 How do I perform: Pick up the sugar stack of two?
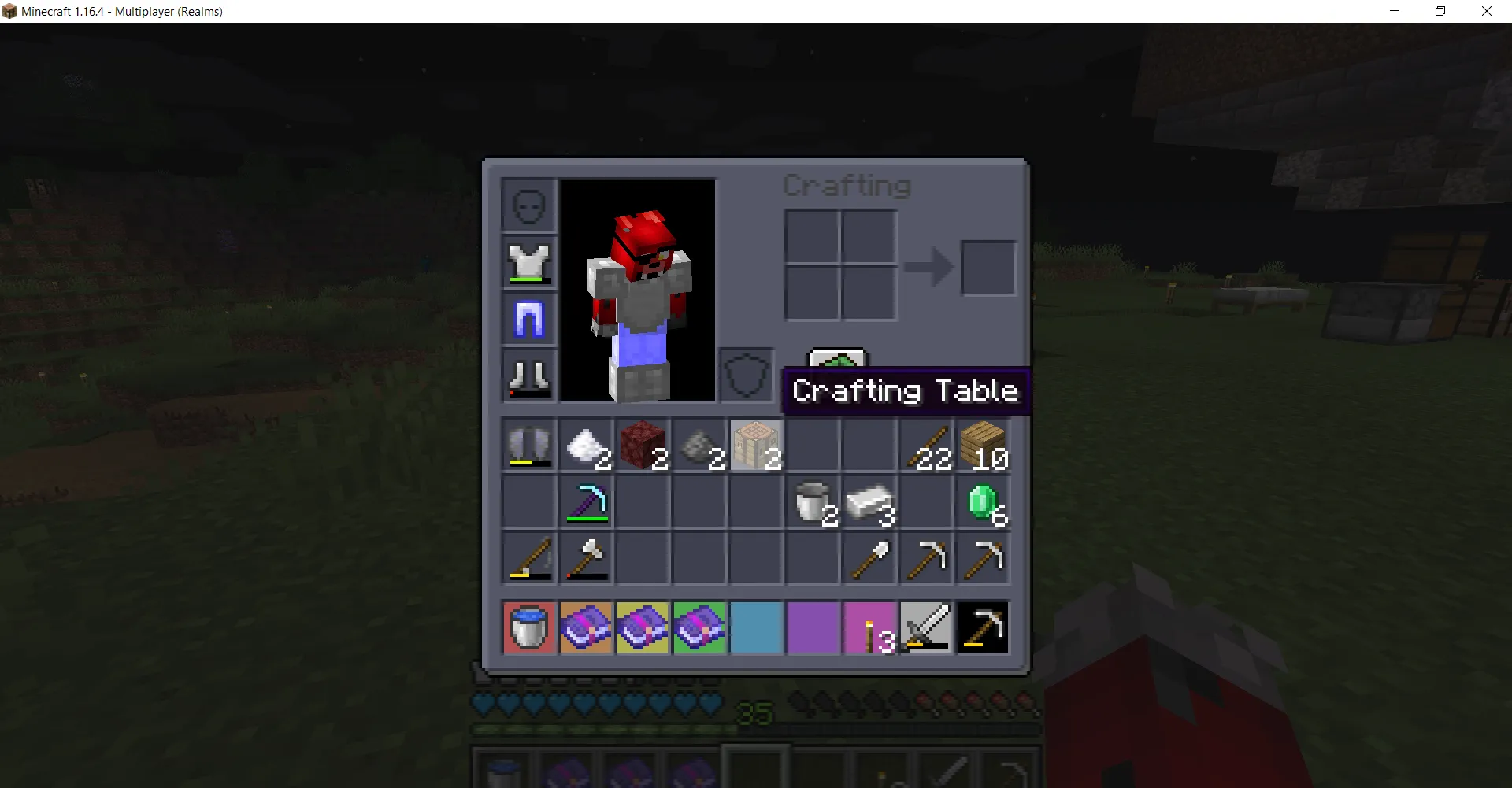coord(587,446)
